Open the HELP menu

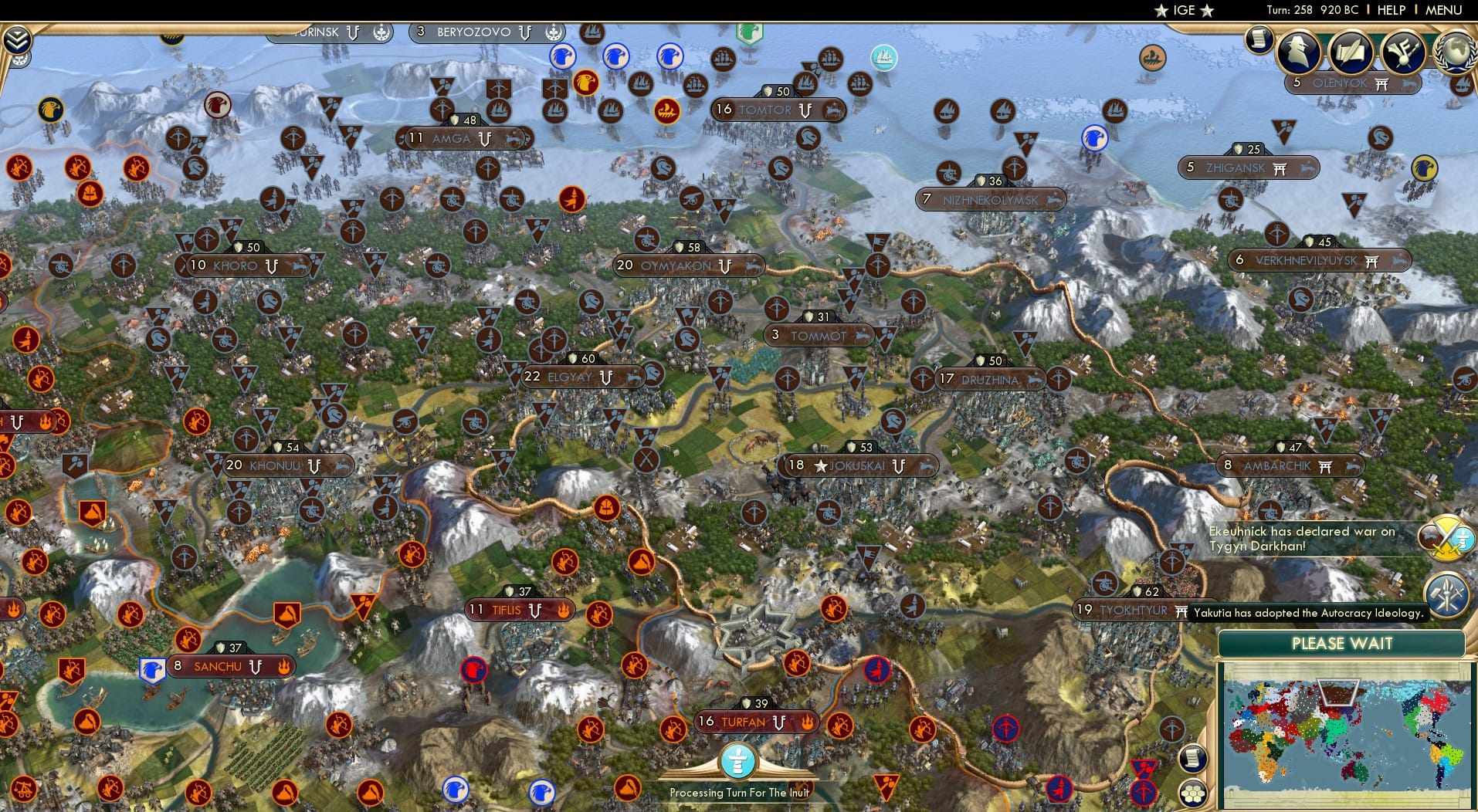1390,10
